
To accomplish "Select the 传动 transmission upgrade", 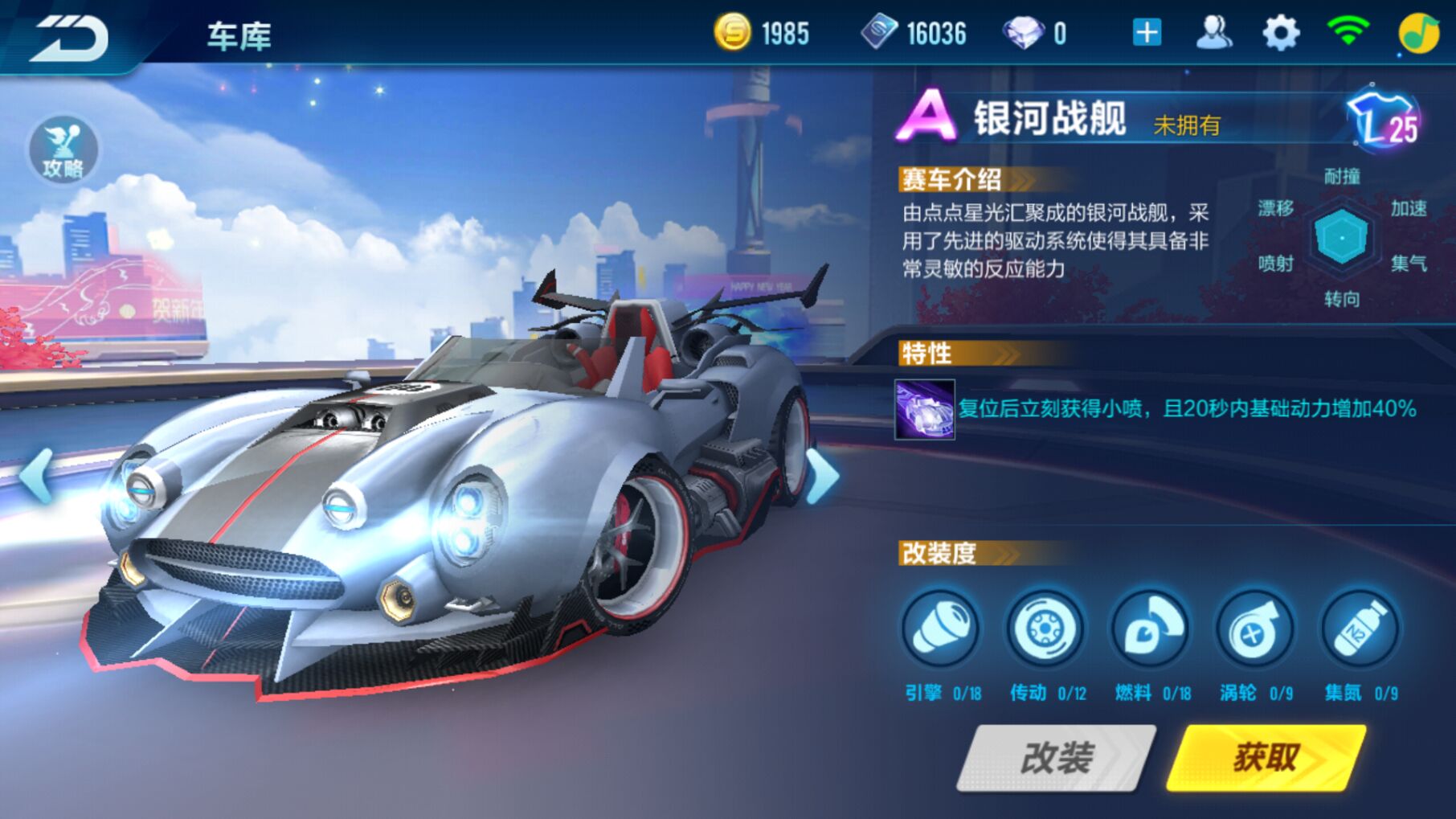I will (1045, 630).
